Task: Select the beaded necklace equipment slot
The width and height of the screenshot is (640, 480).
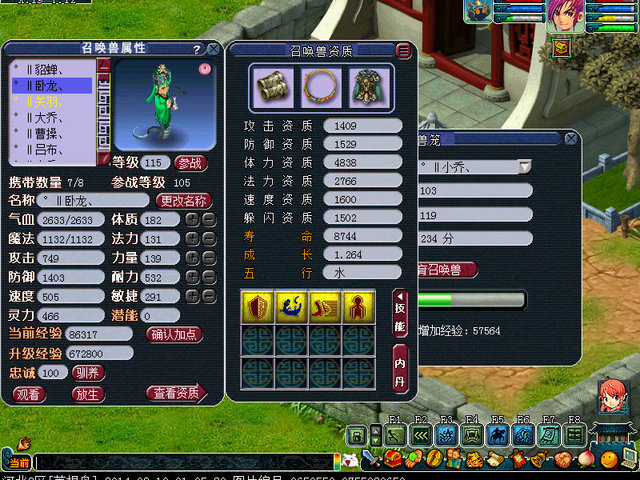Action: [319, 87]
